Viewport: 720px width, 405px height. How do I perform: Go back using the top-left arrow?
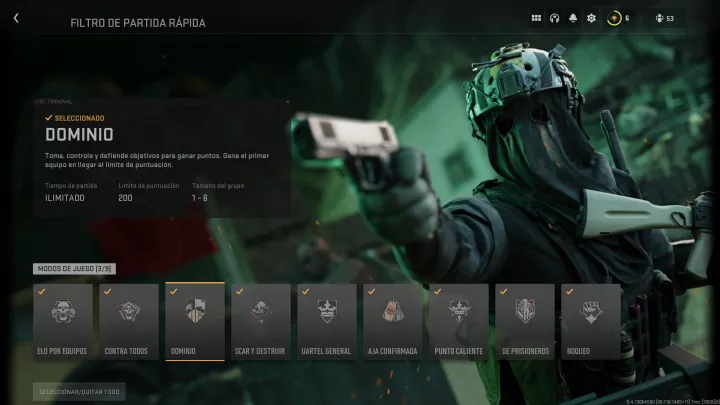[x=16, y=18]
